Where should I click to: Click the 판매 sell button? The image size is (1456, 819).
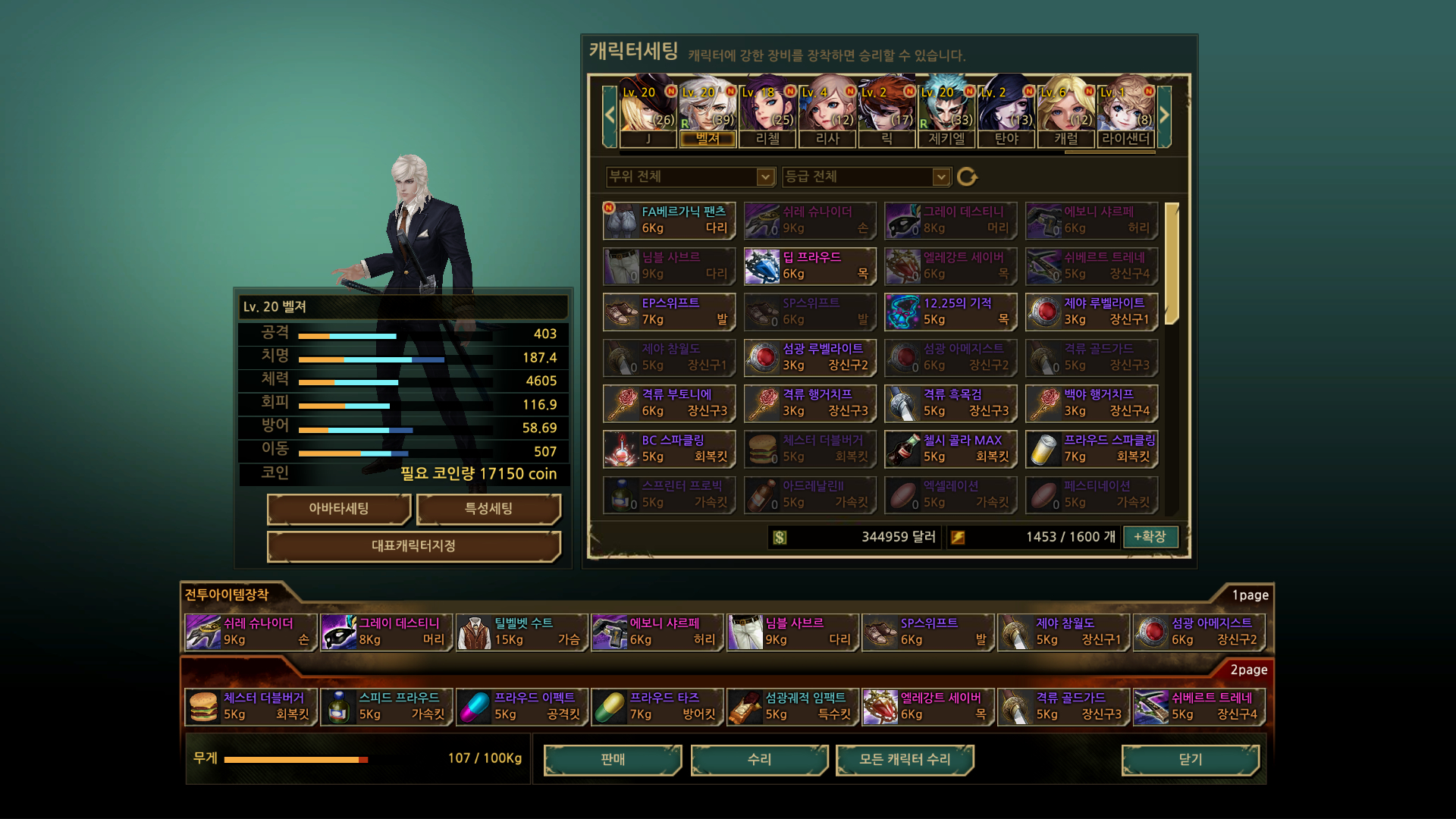tap(613, 760)
